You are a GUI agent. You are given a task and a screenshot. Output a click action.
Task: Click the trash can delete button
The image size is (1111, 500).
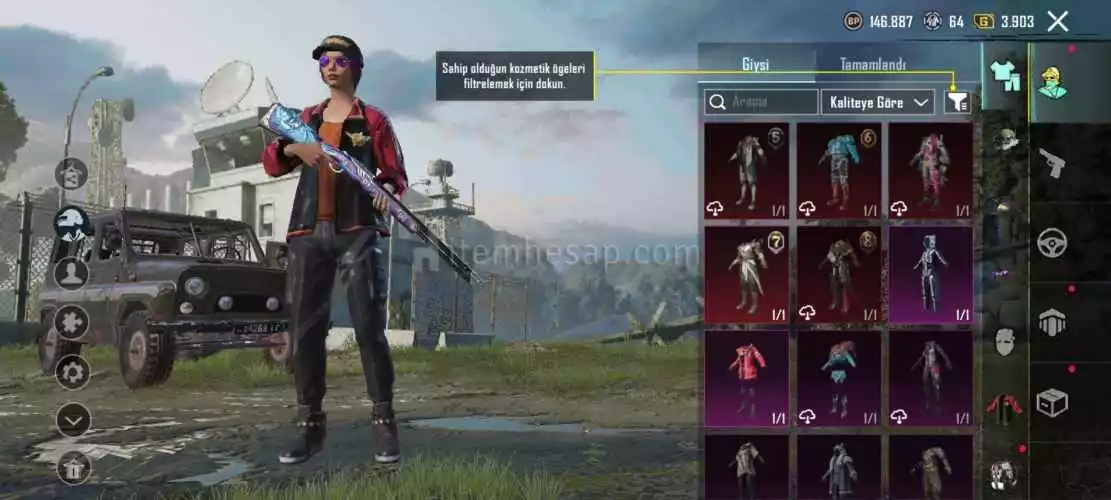pos(73,466)
